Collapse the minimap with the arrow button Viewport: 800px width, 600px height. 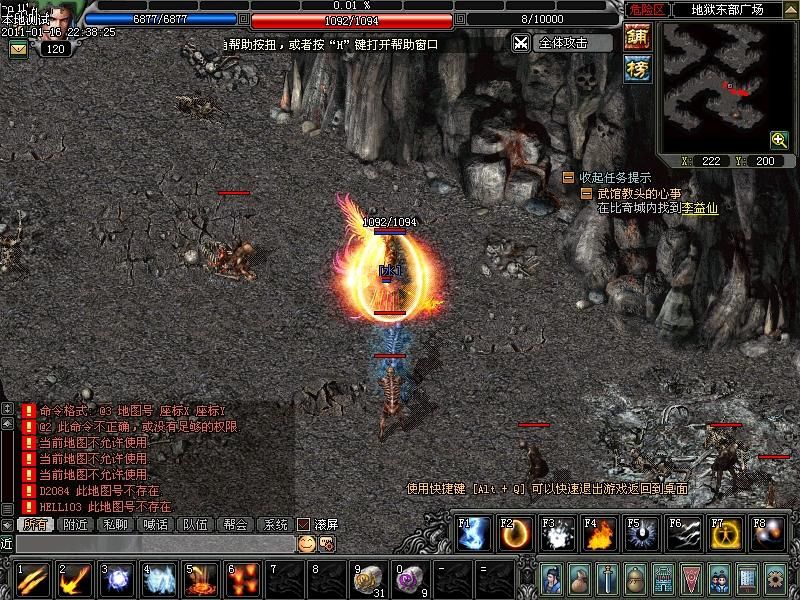click(791, 9)
